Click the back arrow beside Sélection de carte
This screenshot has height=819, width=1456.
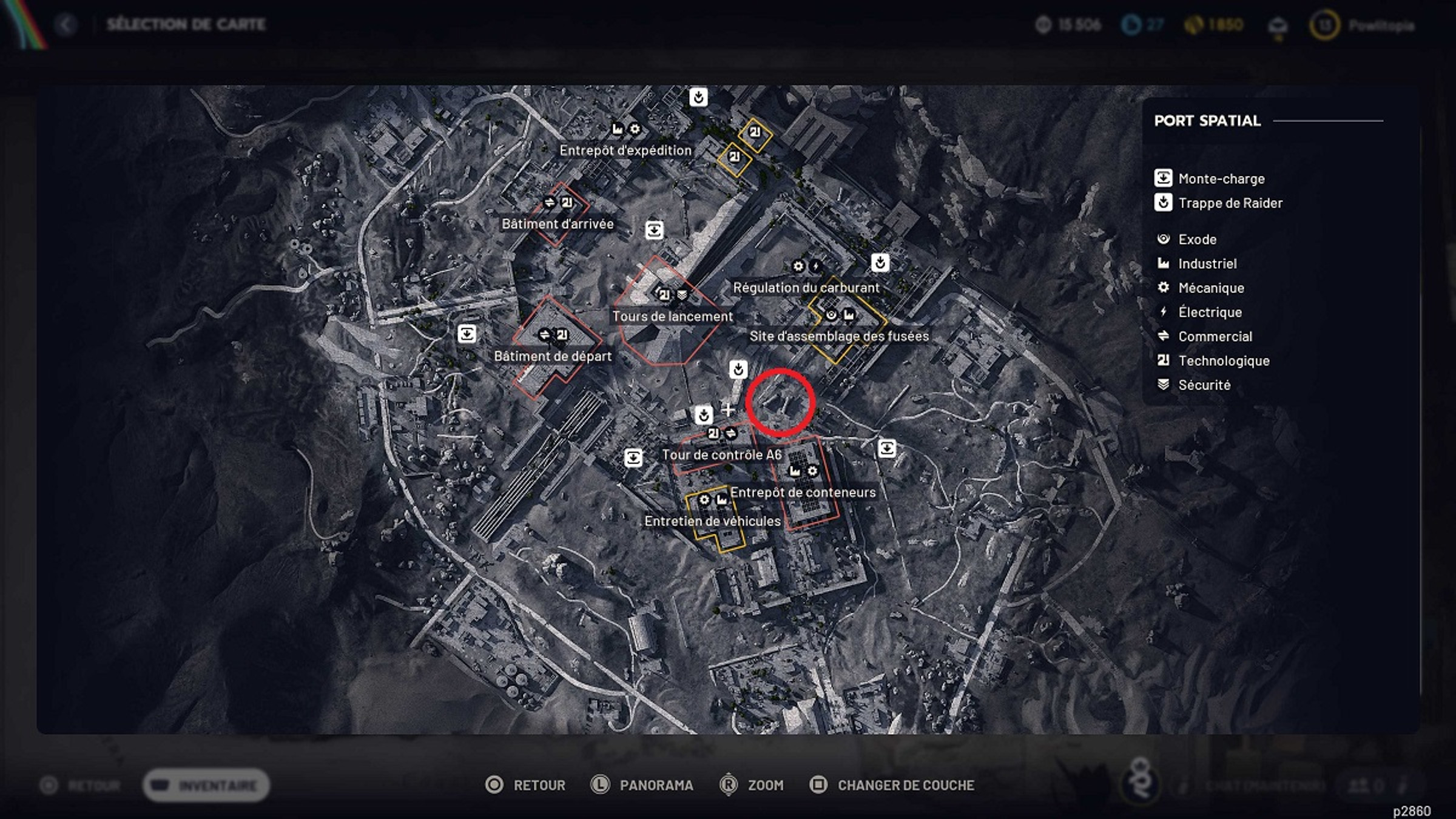pos(69,25)
